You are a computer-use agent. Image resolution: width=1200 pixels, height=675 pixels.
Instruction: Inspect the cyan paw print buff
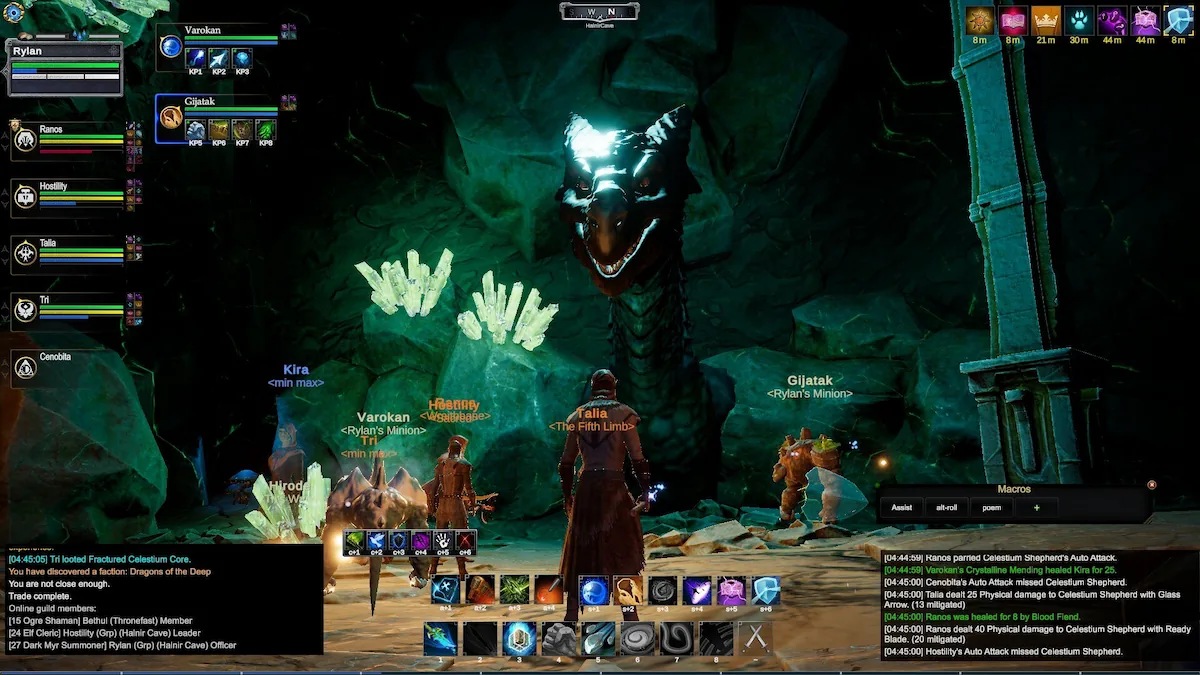pyautogui.click(x=1079, y=21)
